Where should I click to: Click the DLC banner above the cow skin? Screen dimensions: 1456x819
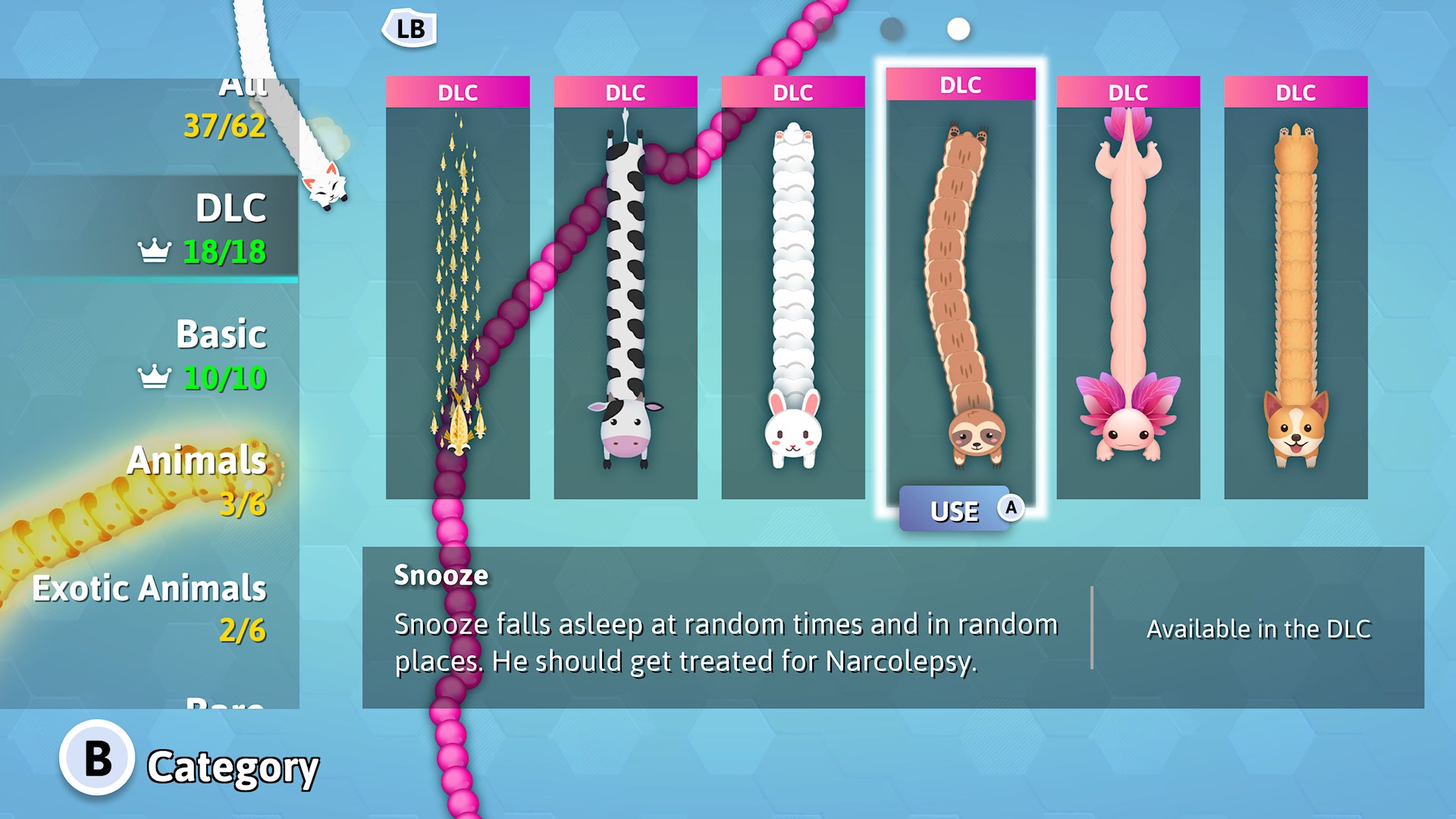(625, 92)
